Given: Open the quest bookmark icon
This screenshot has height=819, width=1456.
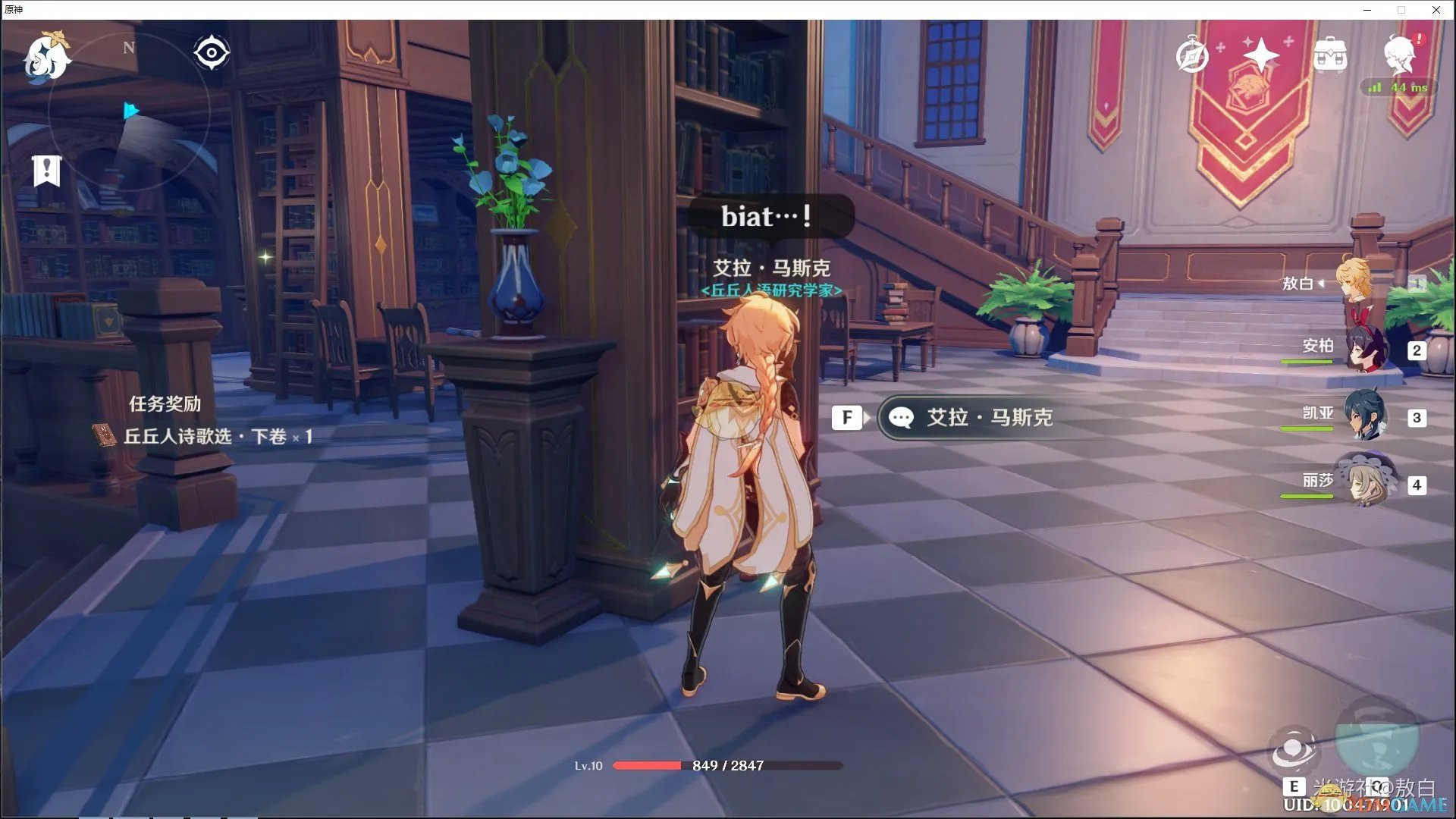Looking at the screenshot, I should click(46, 171).
